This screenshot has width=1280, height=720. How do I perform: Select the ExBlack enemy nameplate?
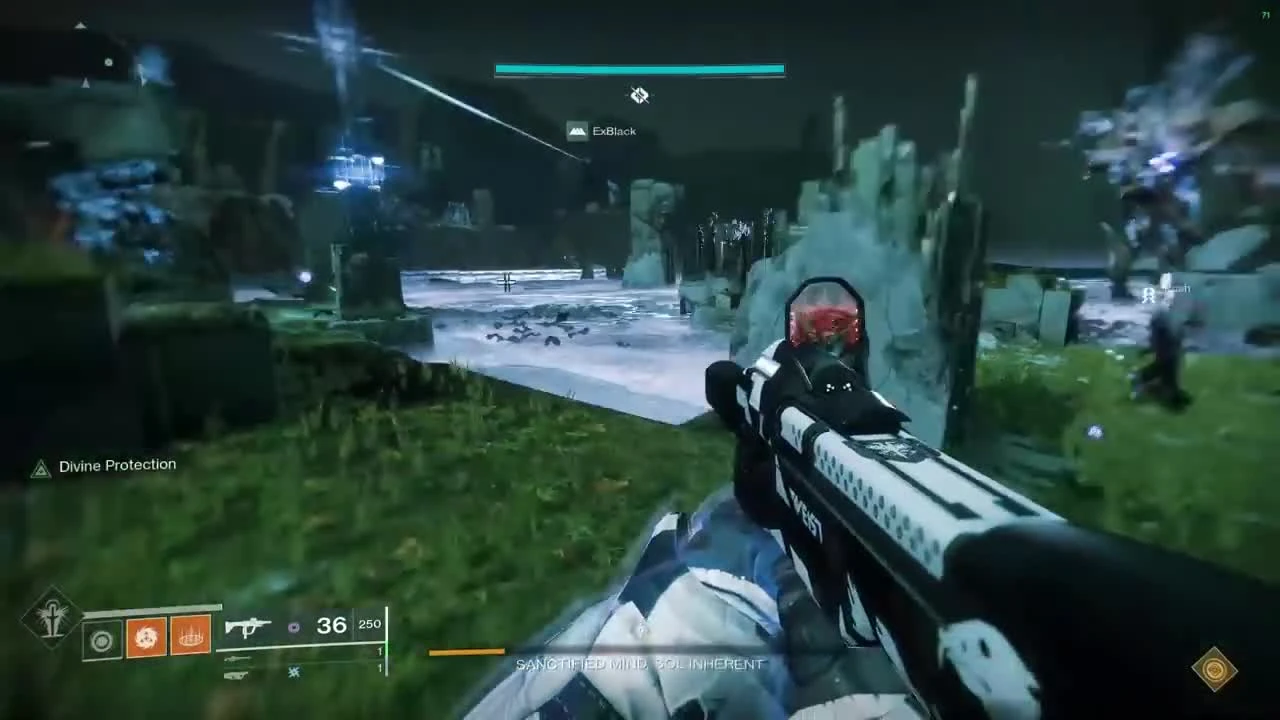coord(604,131)
